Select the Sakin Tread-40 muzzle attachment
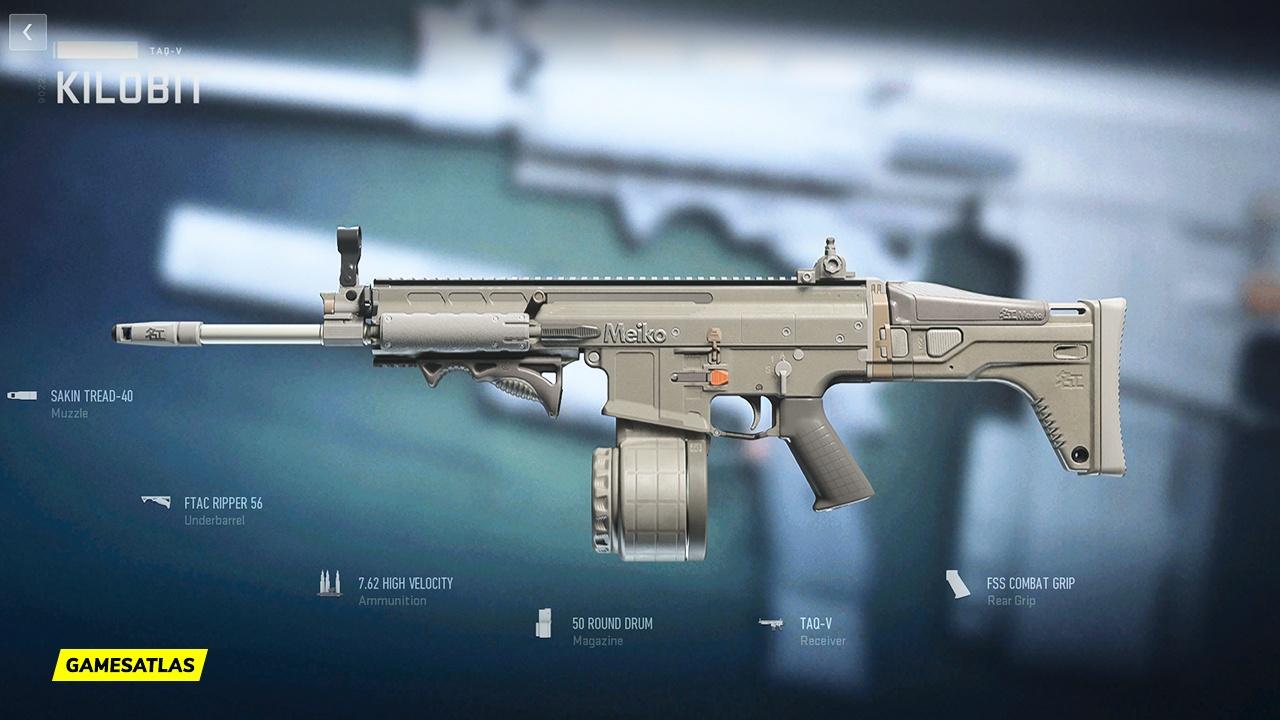This screenshot has width=1280, height=720. pyautogui.click(x=91, y=396)
